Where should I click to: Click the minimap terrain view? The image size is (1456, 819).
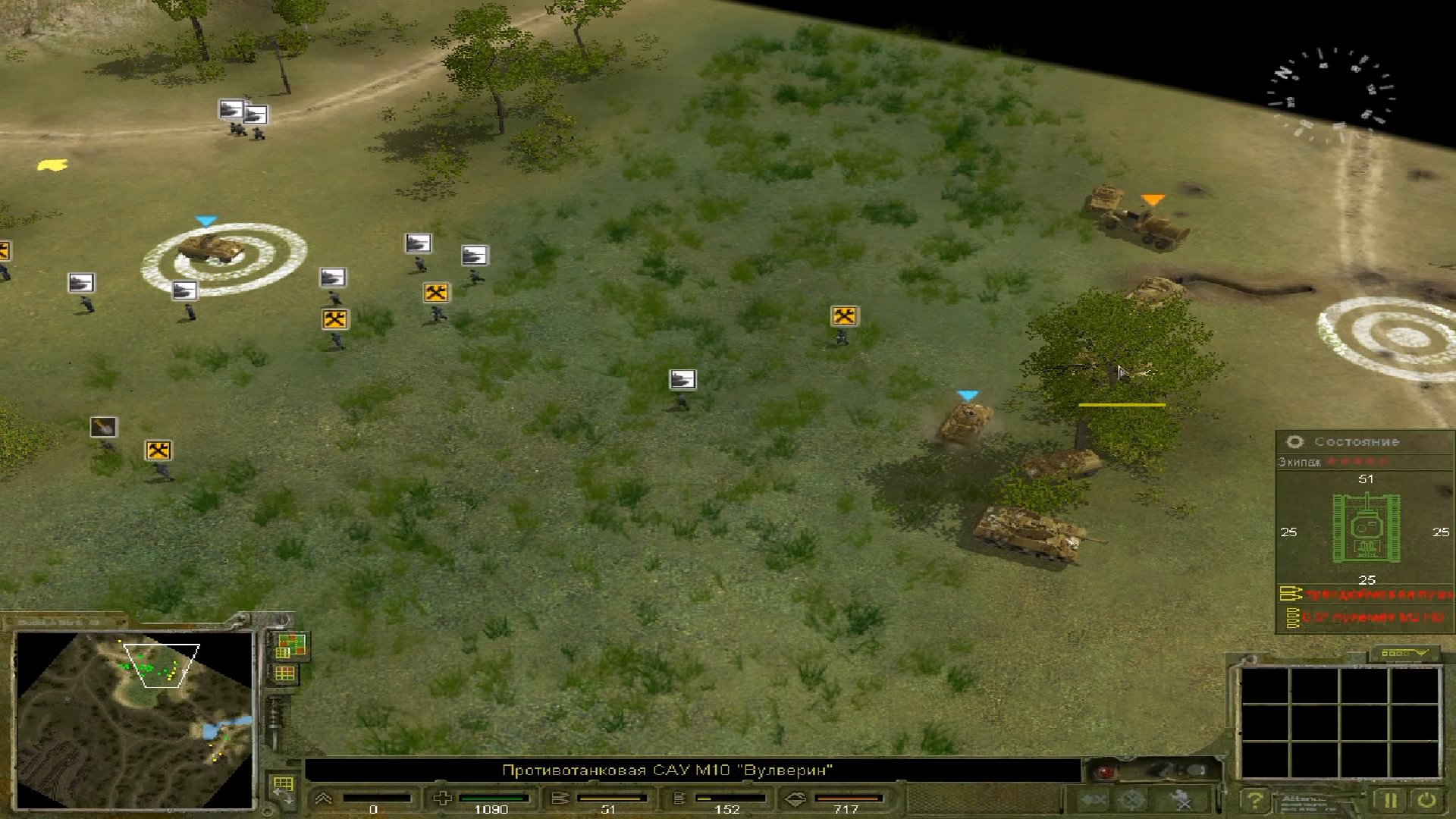click(134, 719)
